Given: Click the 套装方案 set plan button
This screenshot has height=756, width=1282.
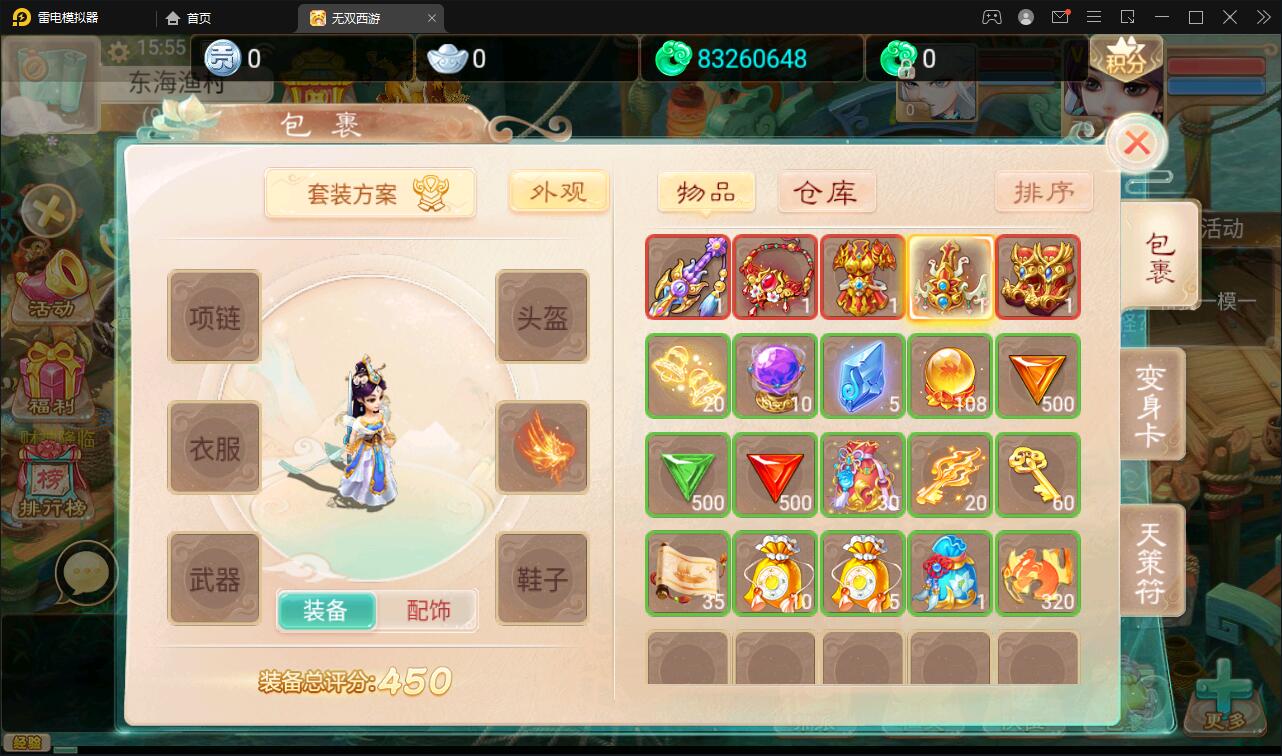Looking at the screenshot, I should coord(370,192).
